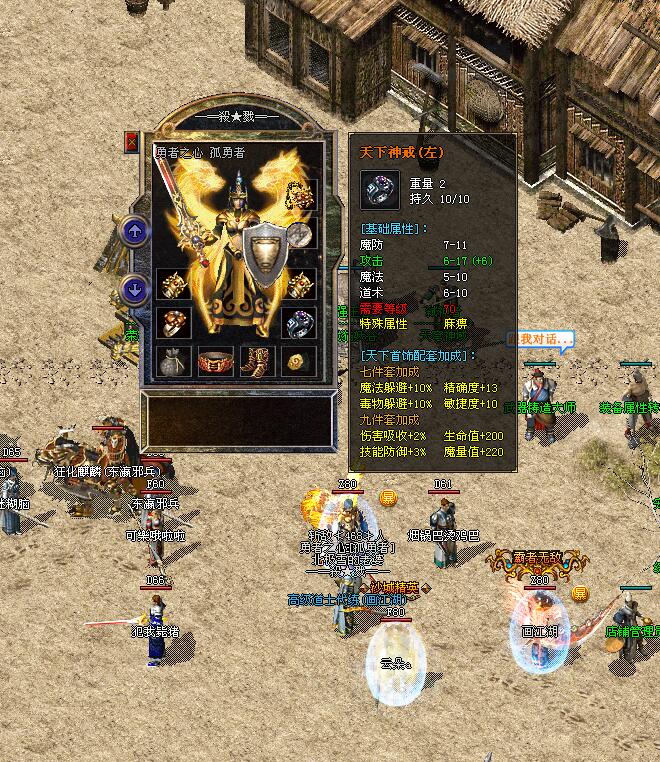Close the character equipment panel

coord(132,143)
